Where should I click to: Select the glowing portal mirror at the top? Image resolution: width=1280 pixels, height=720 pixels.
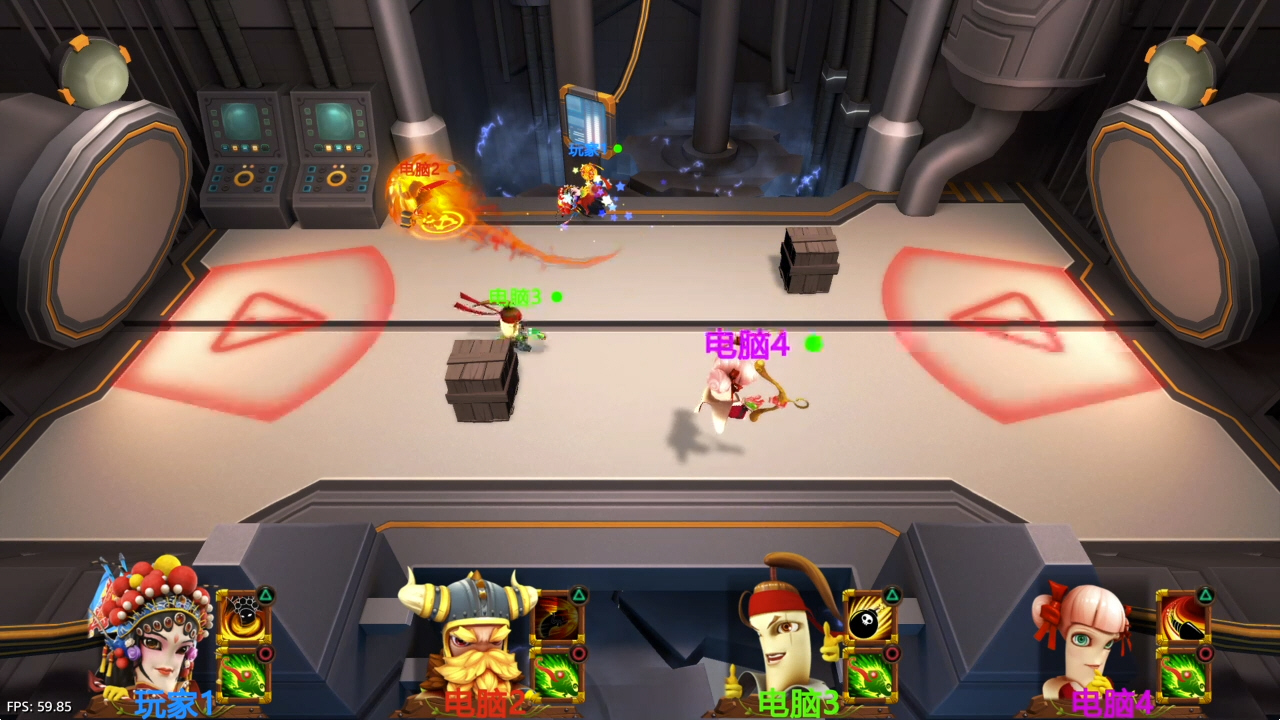(589, 122)
